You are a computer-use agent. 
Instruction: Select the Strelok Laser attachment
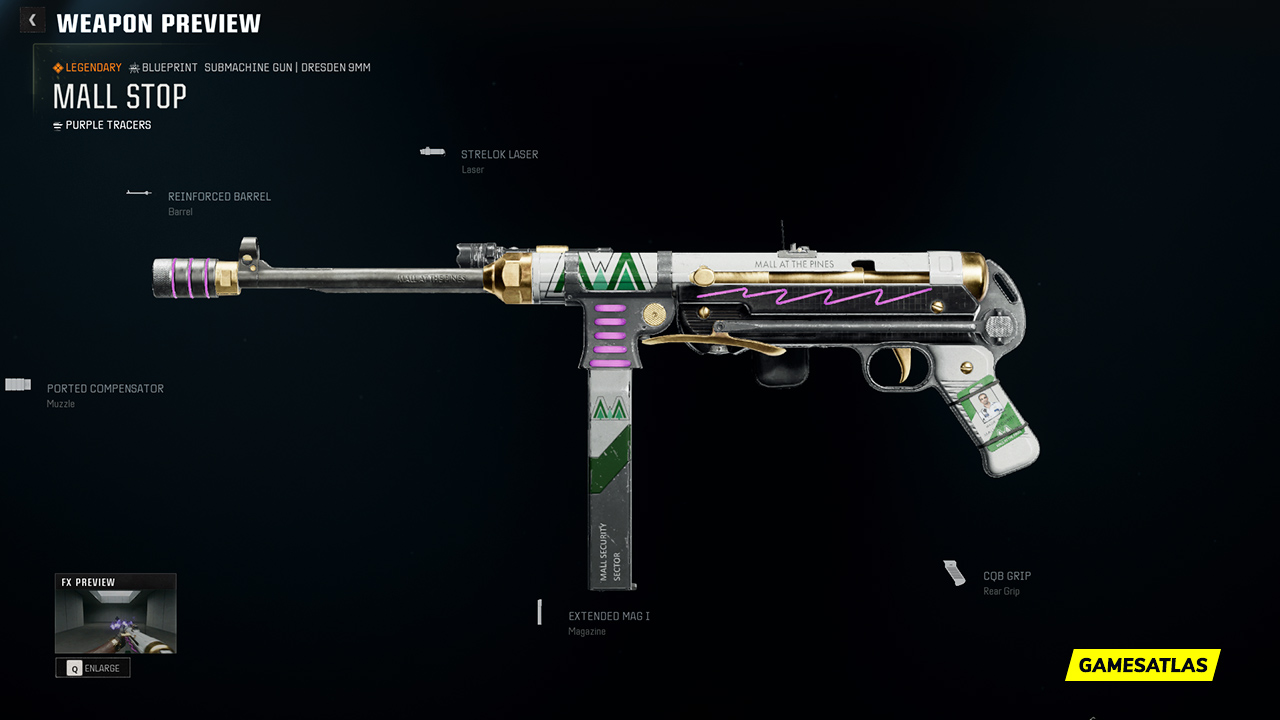click(499, 155)
